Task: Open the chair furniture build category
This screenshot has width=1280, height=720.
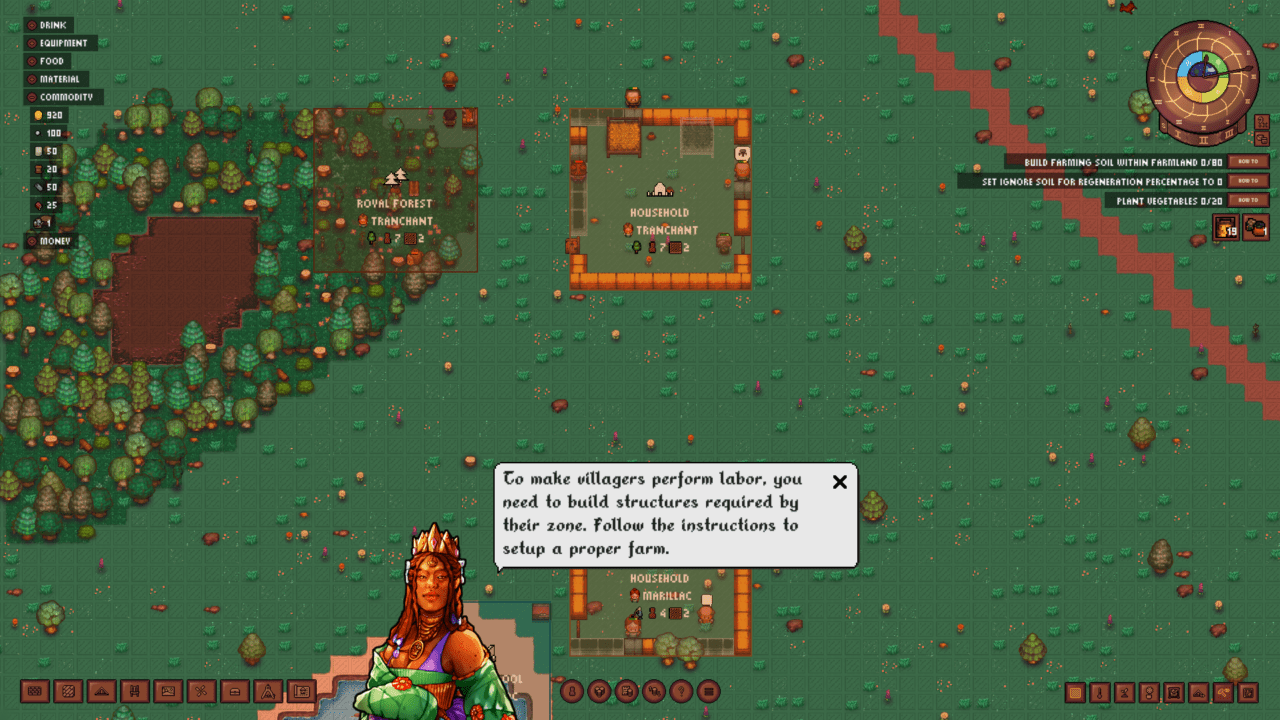Action: pyautogui.click(x=134, y=691)
